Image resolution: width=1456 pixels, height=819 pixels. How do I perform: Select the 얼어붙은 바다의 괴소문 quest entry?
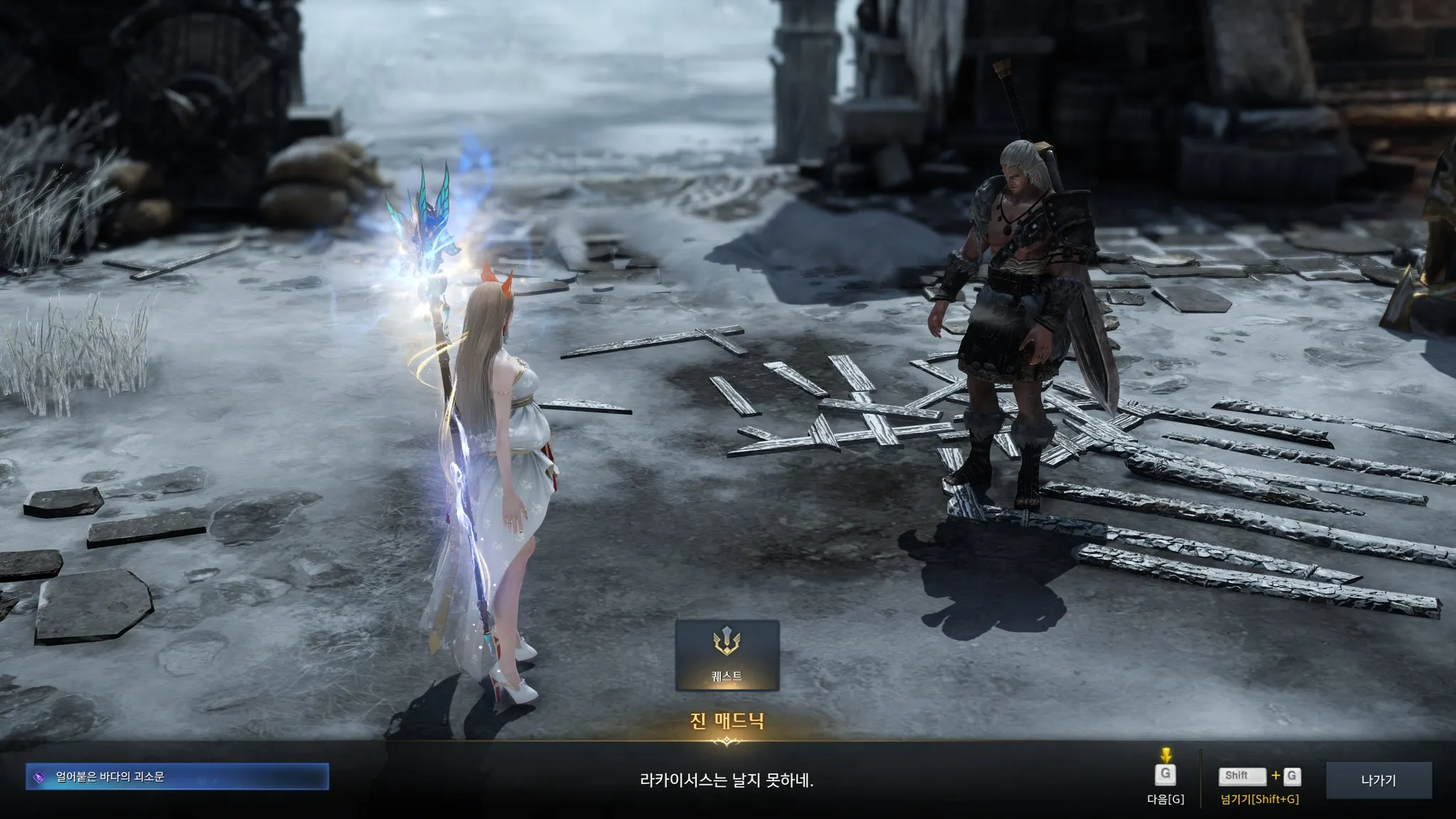[x=178, y=777]
